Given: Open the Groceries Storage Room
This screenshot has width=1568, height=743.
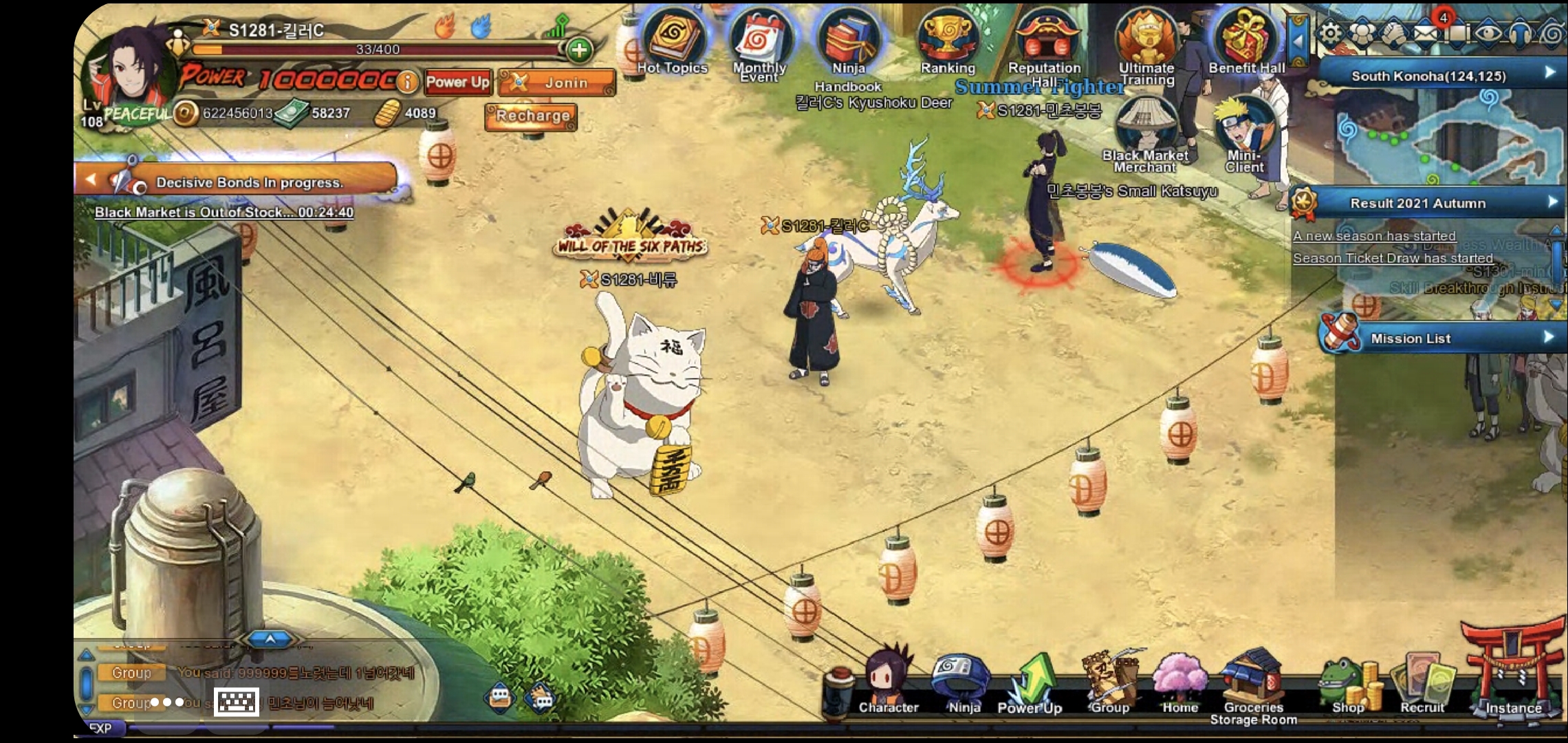Looking at the screenshot, I should coord(1253,685).
